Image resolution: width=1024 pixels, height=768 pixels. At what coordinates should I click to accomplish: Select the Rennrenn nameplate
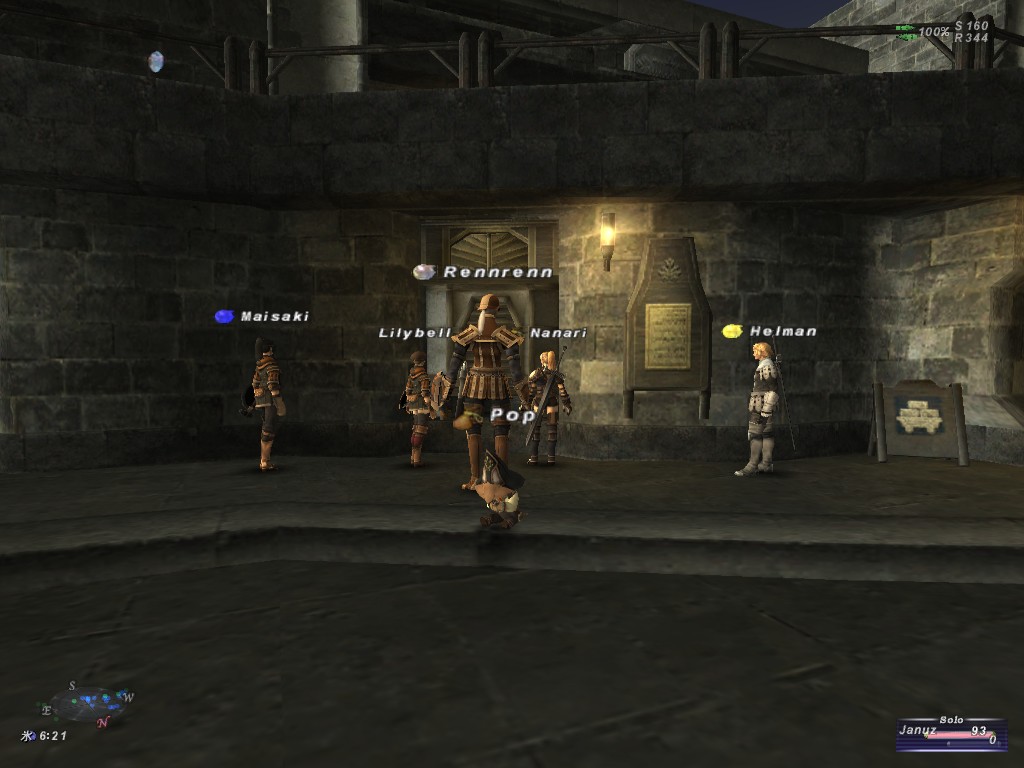tap(497, 272)
